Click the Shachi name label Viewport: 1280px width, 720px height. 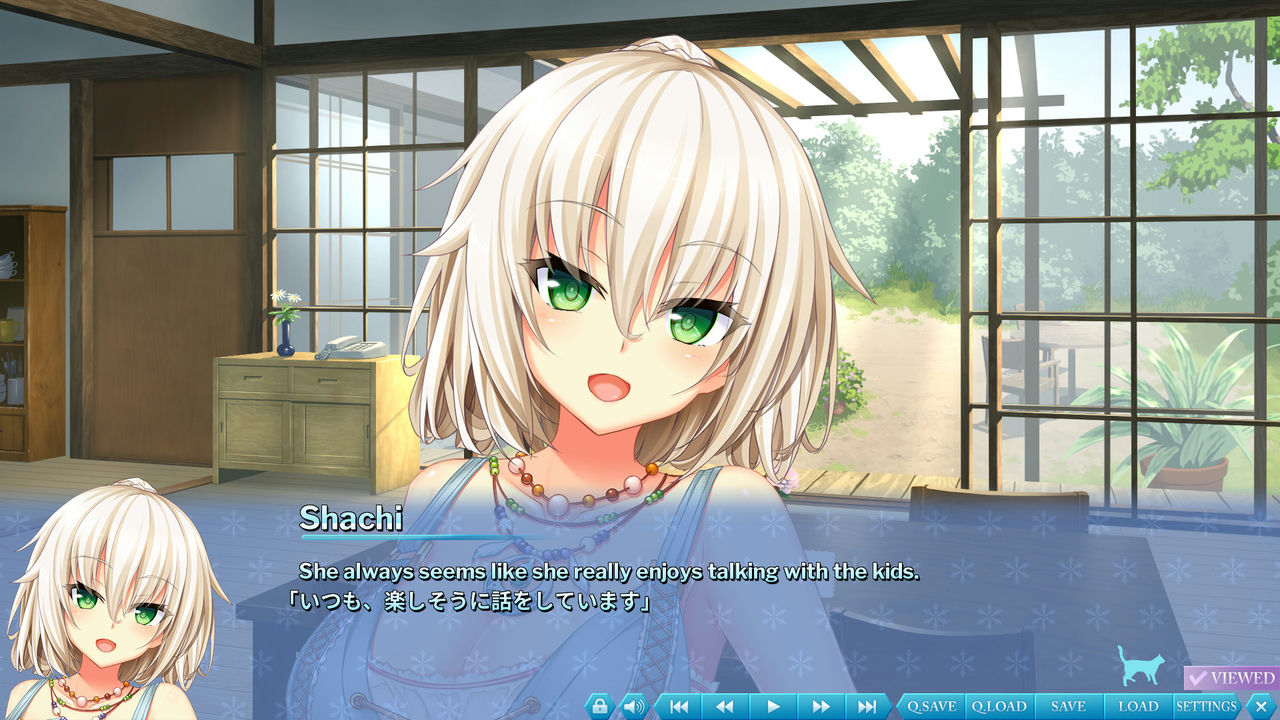point(350,518)
